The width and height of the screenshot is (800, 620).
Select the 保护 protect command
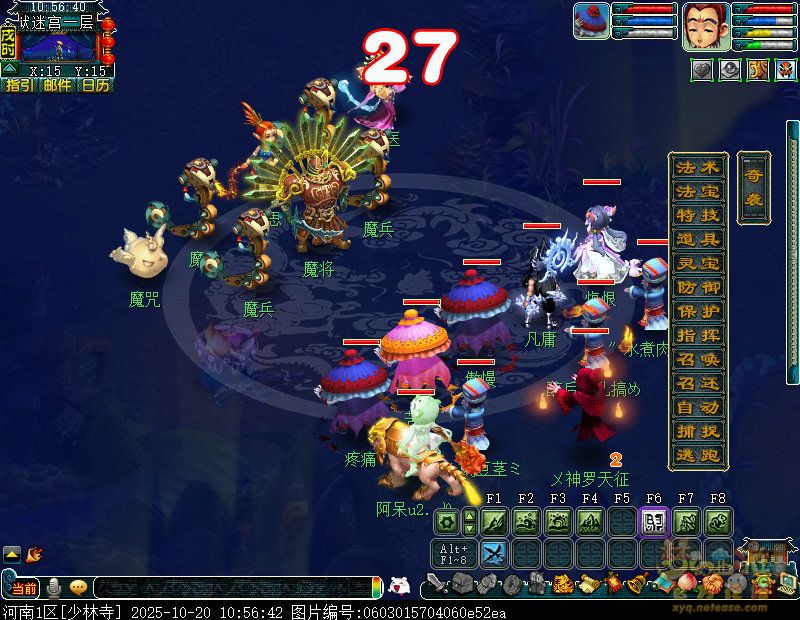[x=697, y=311]
